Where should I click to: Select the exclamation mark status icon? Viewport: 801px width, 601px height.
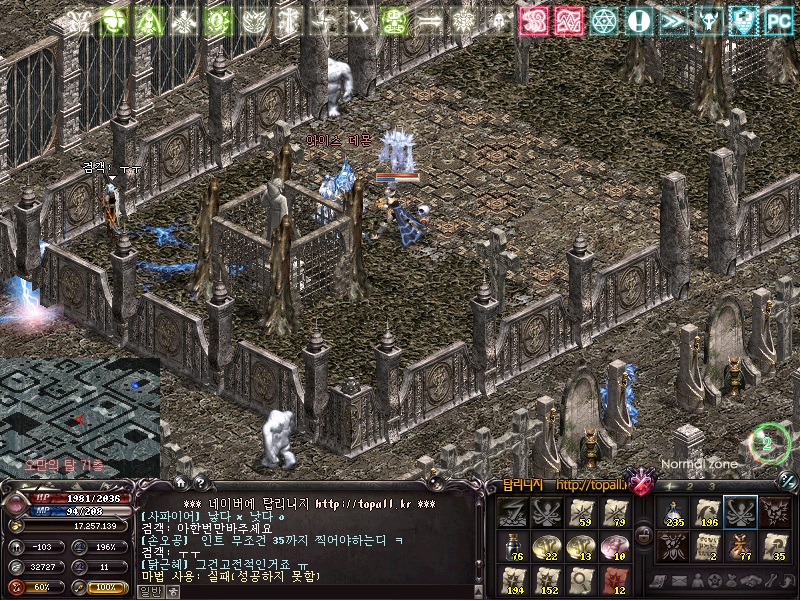[638, 20]
